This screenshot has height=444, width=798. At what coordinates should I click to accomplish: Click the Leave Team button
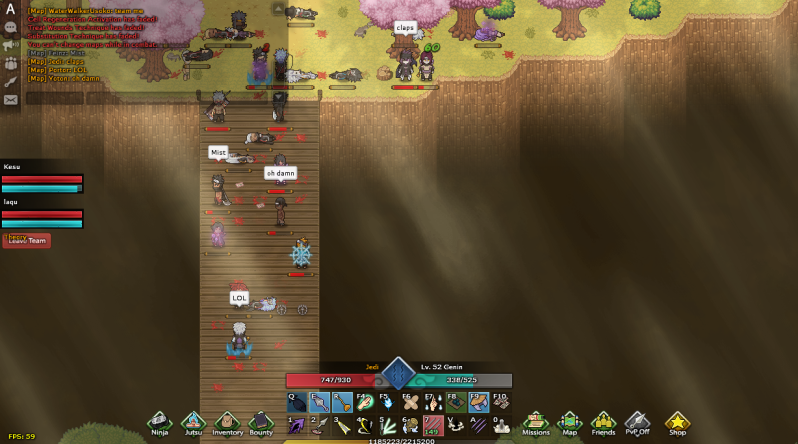27,240
